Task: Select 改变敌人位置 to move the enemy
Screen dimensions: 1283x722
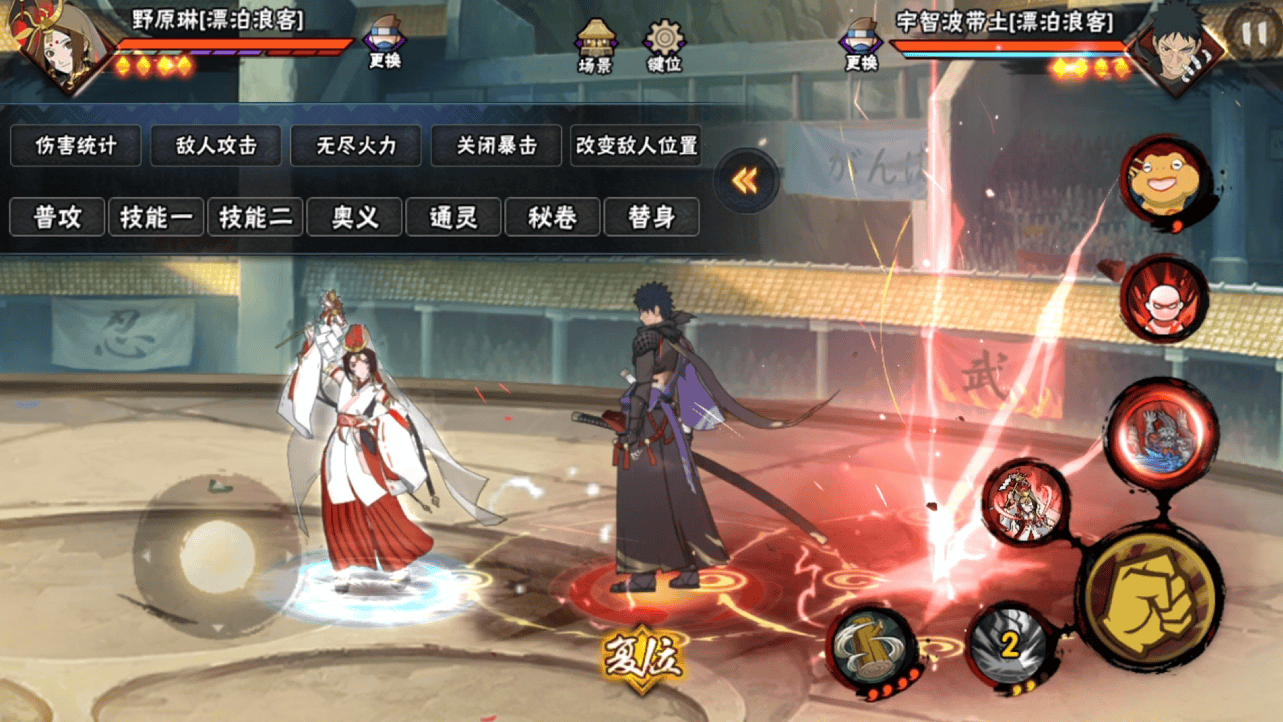Action: click(636, 146)
